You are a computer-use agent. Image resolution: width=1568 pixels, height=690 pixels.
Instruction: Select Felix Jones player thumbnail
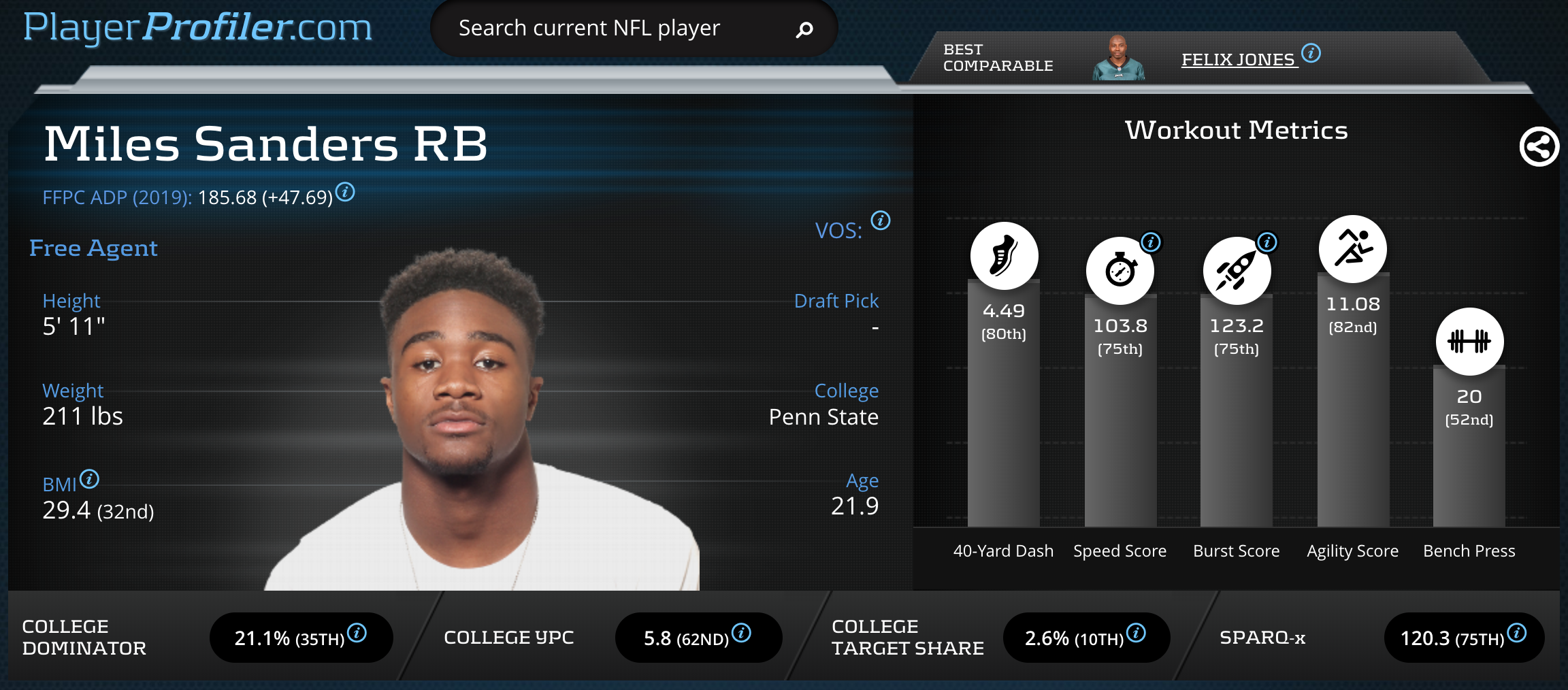pos(1118,58)
